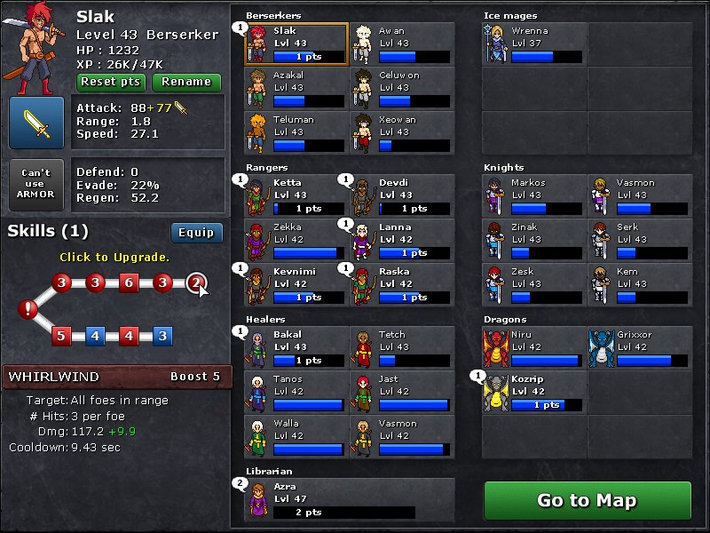The image size is (710, 533).
Task: Select the yellow dragon Kozrip
Action: 534,392
